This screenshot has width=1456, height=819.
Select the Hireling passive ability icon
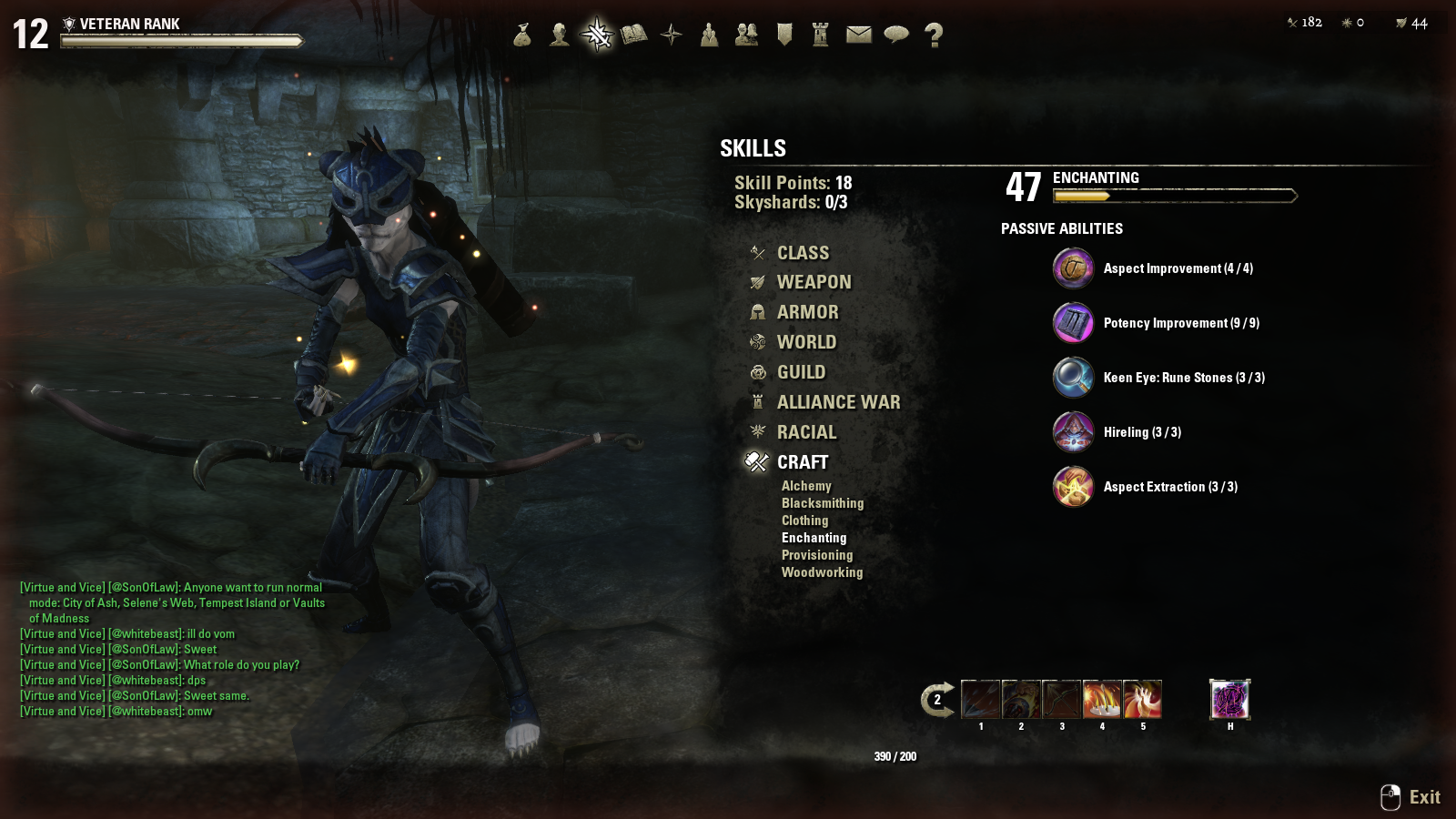click(x=1073, y=432)
